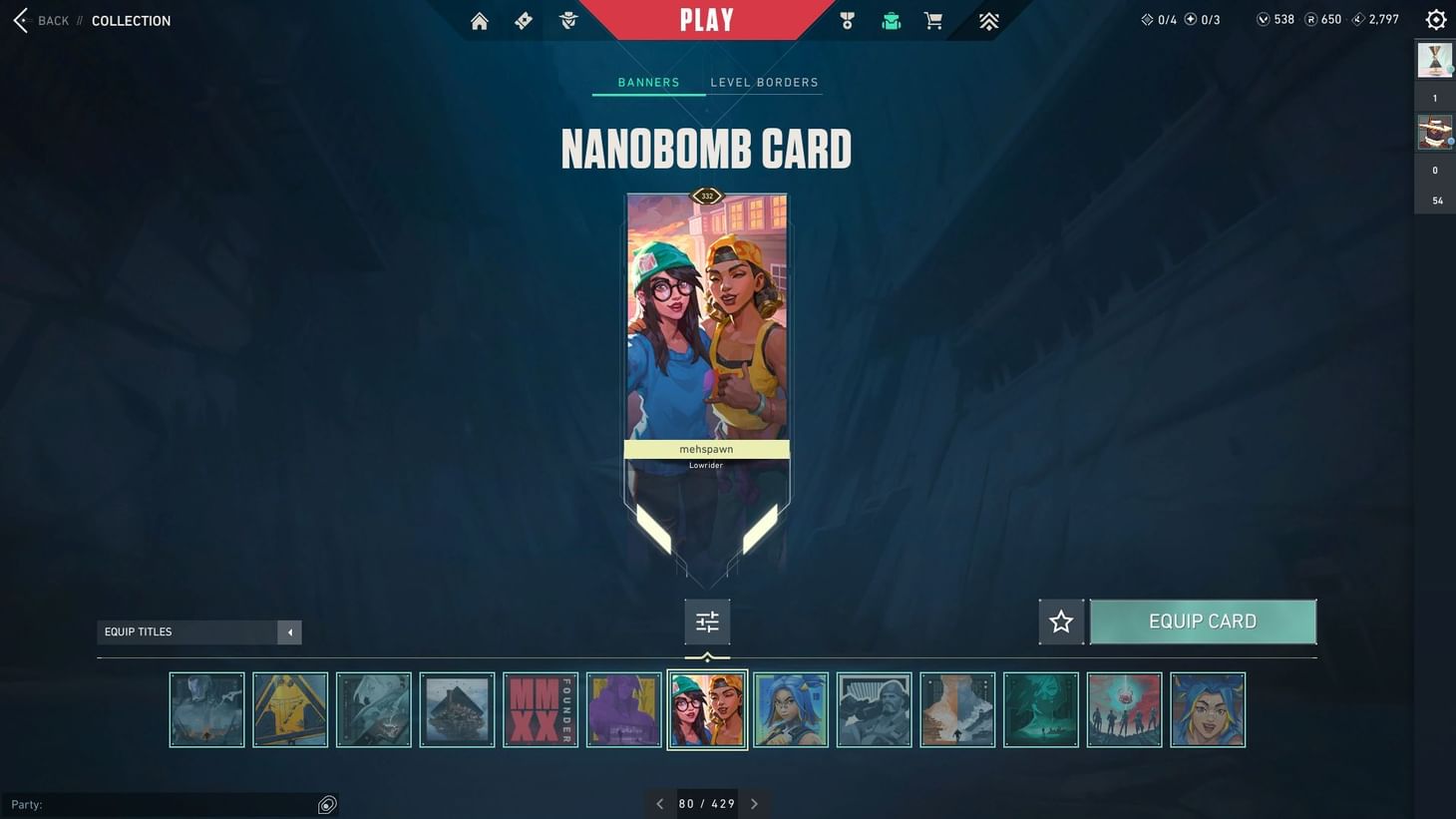Open the card filter sliders icon

706,620
